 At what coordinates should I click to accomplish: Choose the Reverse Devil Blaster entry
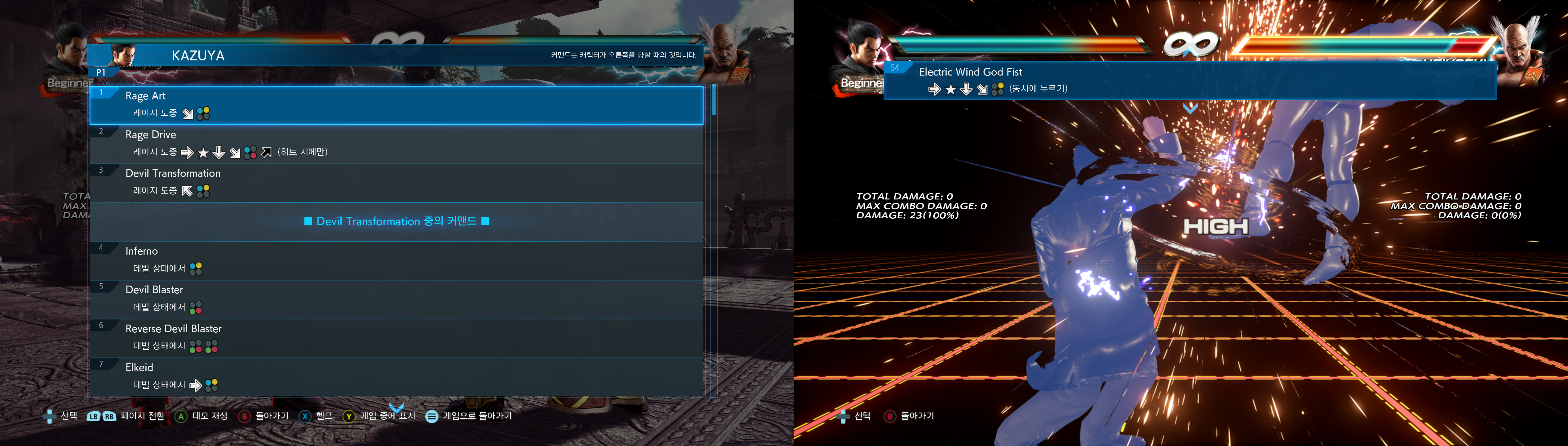[396, 338]
